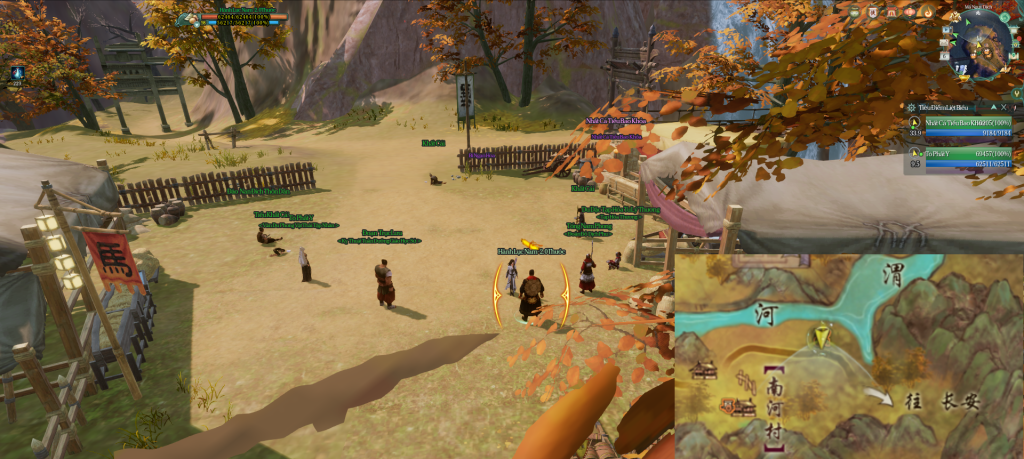Image resolution: width=1024 pixels, height=459 pixels.
Task: Open the circular minimap
Action: click(x=981, y=46)
